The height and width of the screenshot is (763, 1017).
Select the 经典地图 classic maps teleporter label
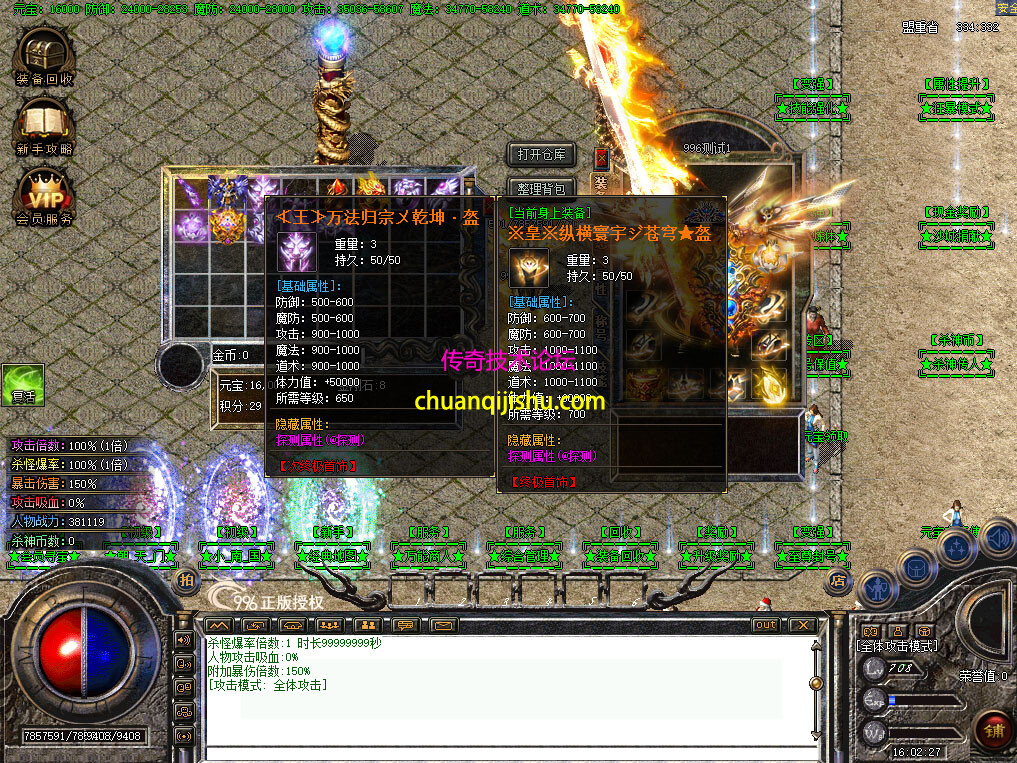pos(334,555)
